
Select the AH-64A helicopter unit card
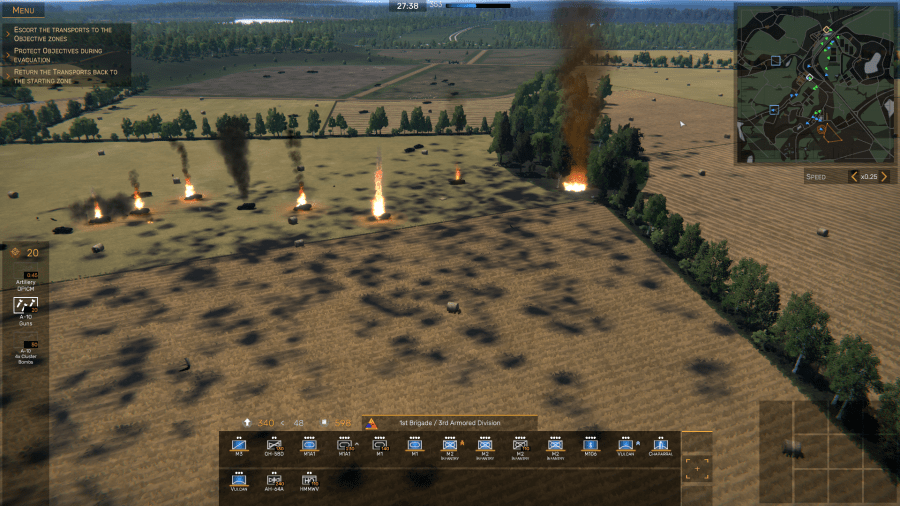point(274,482)
